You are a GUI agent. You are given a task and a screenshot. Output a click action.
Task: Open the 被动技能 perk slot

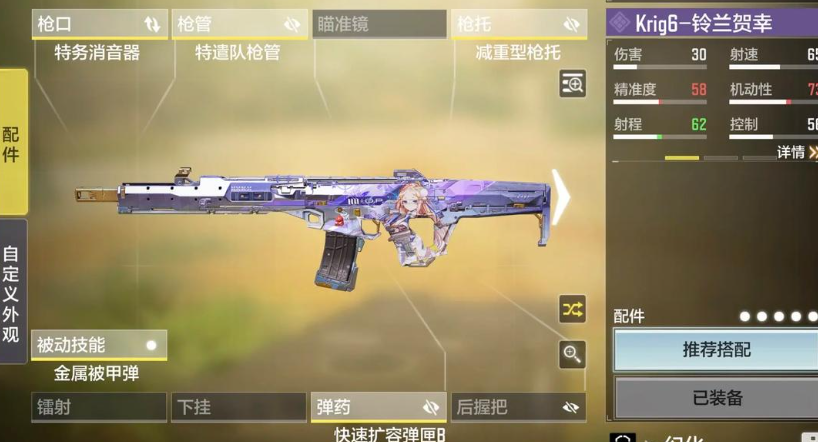click(98, 345)
